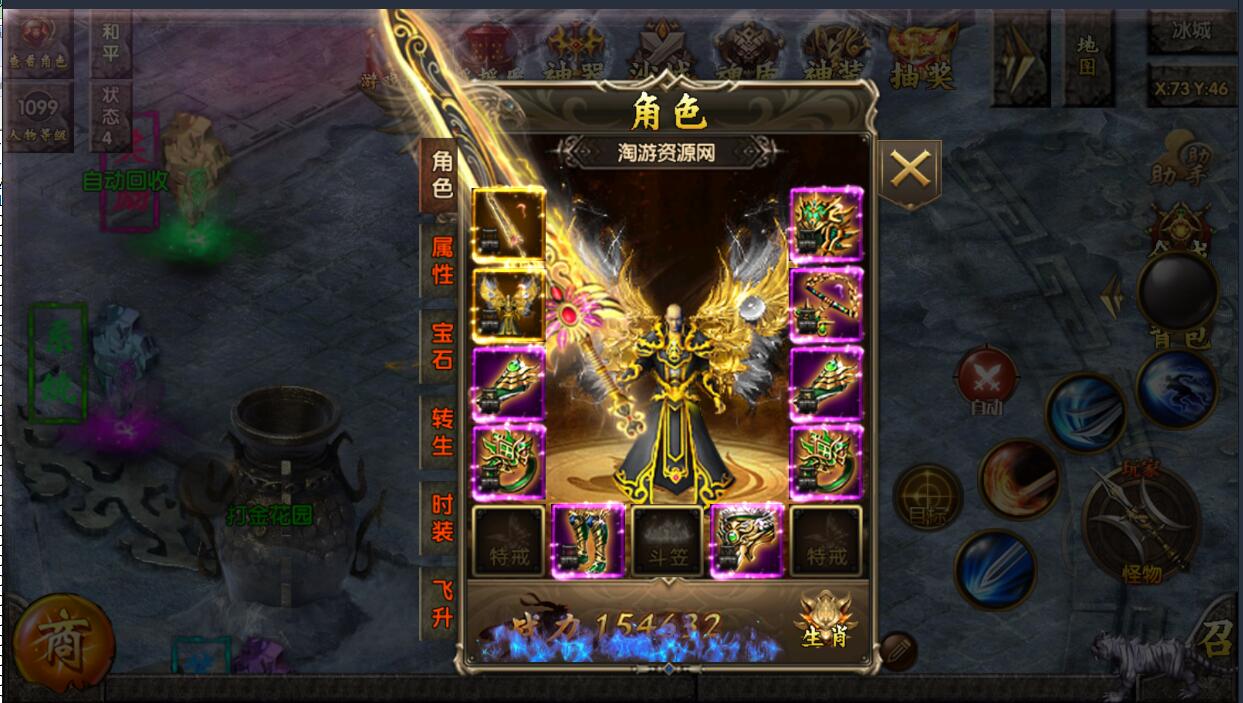
Task: Close the character panel with X
Action: click(x=909, y=170)
